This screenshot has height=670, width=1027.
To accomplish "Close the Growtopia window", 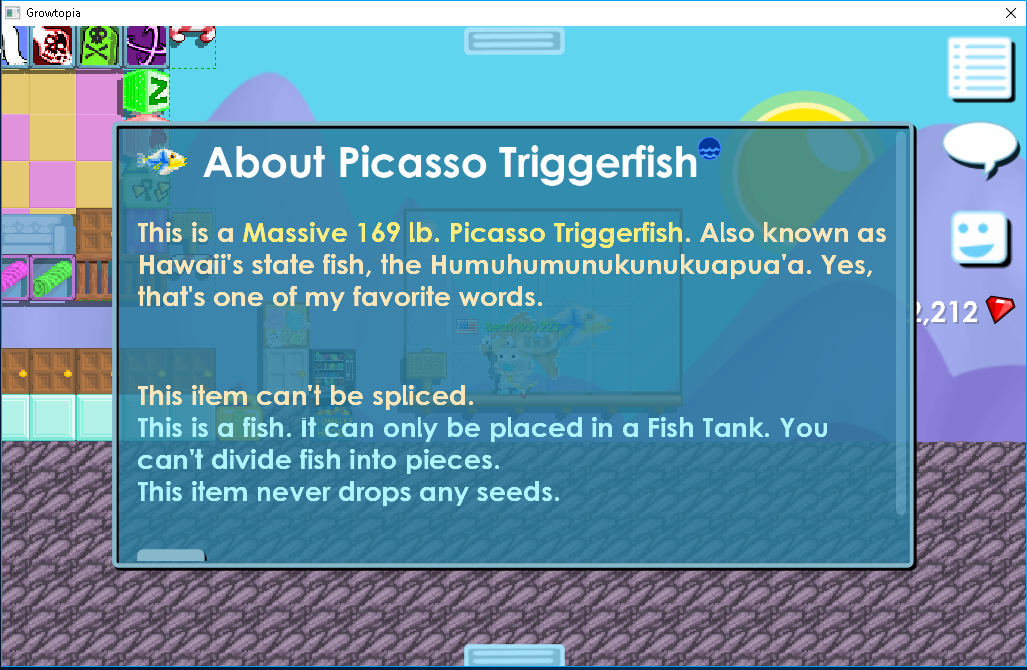I will [x=1011, y=13].
